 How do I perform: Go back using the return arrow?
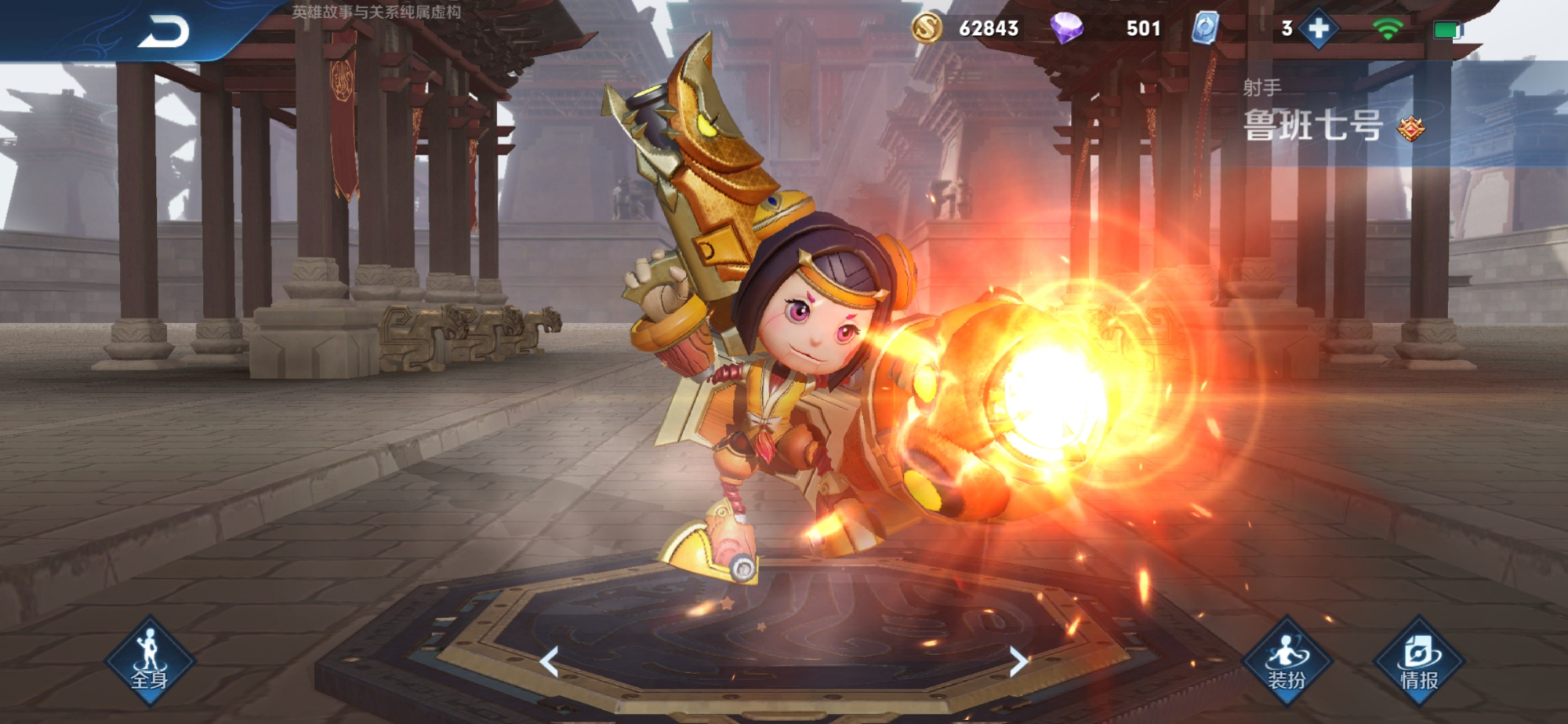pyautogui.click(x=163, y=31)
